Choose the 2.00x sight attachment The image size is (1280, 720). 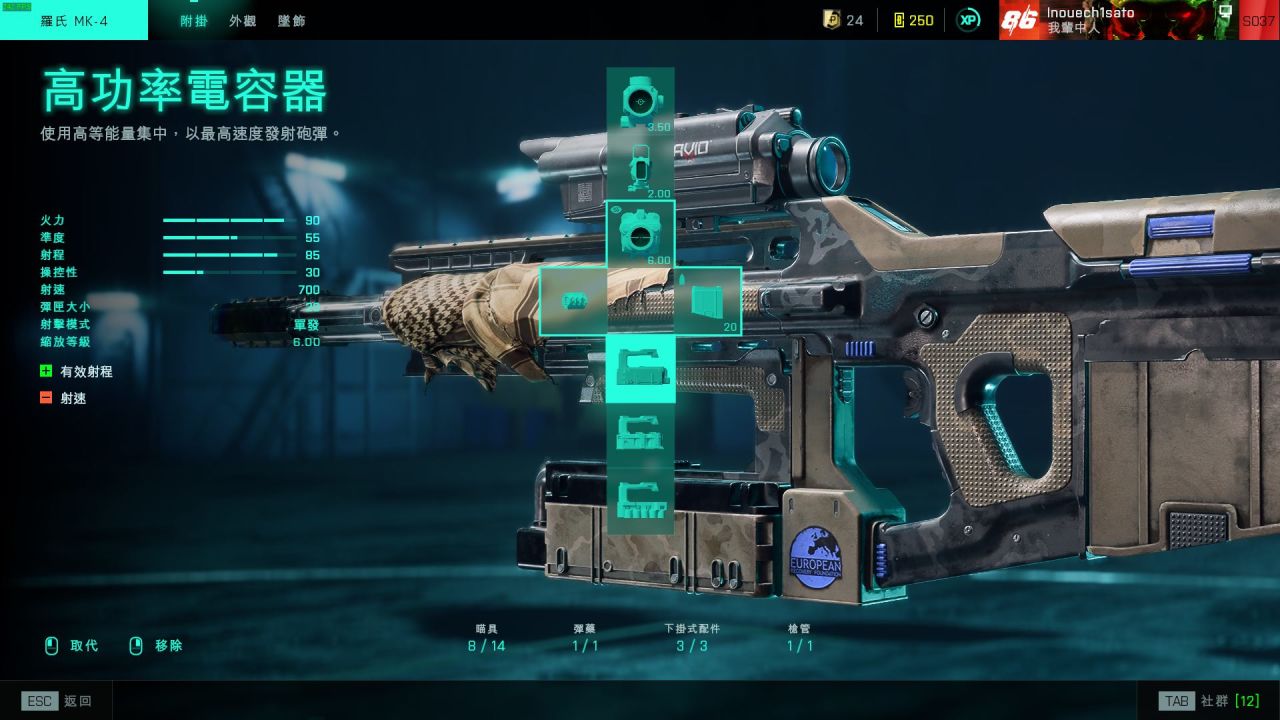(x=640, y=167)
